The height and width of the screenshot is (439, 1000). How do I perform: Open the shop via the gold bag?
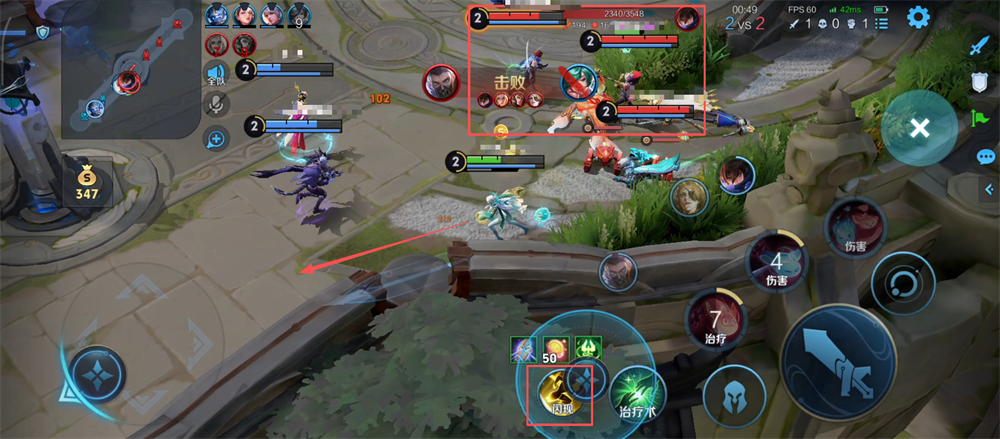87,179
